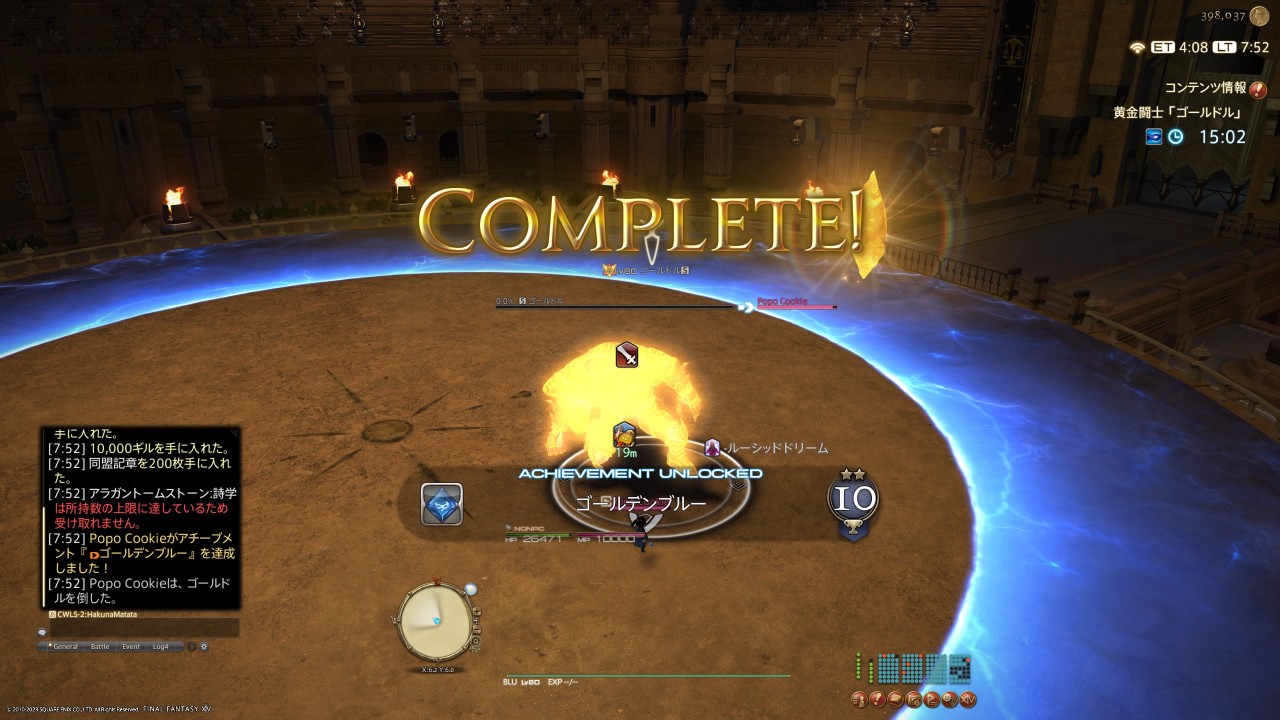
Task: Click the circular minimap
Action: coord(435,622)
